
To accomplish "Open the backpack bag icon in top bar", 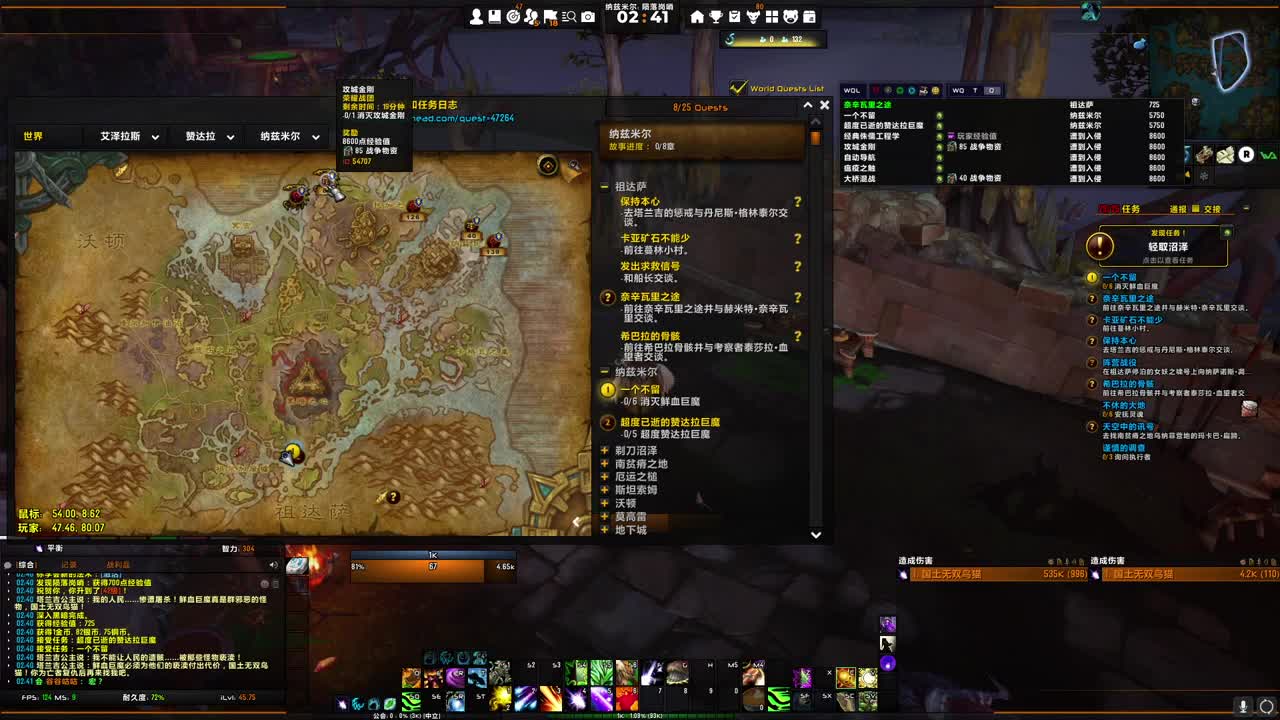I will (x=494, y=13).
